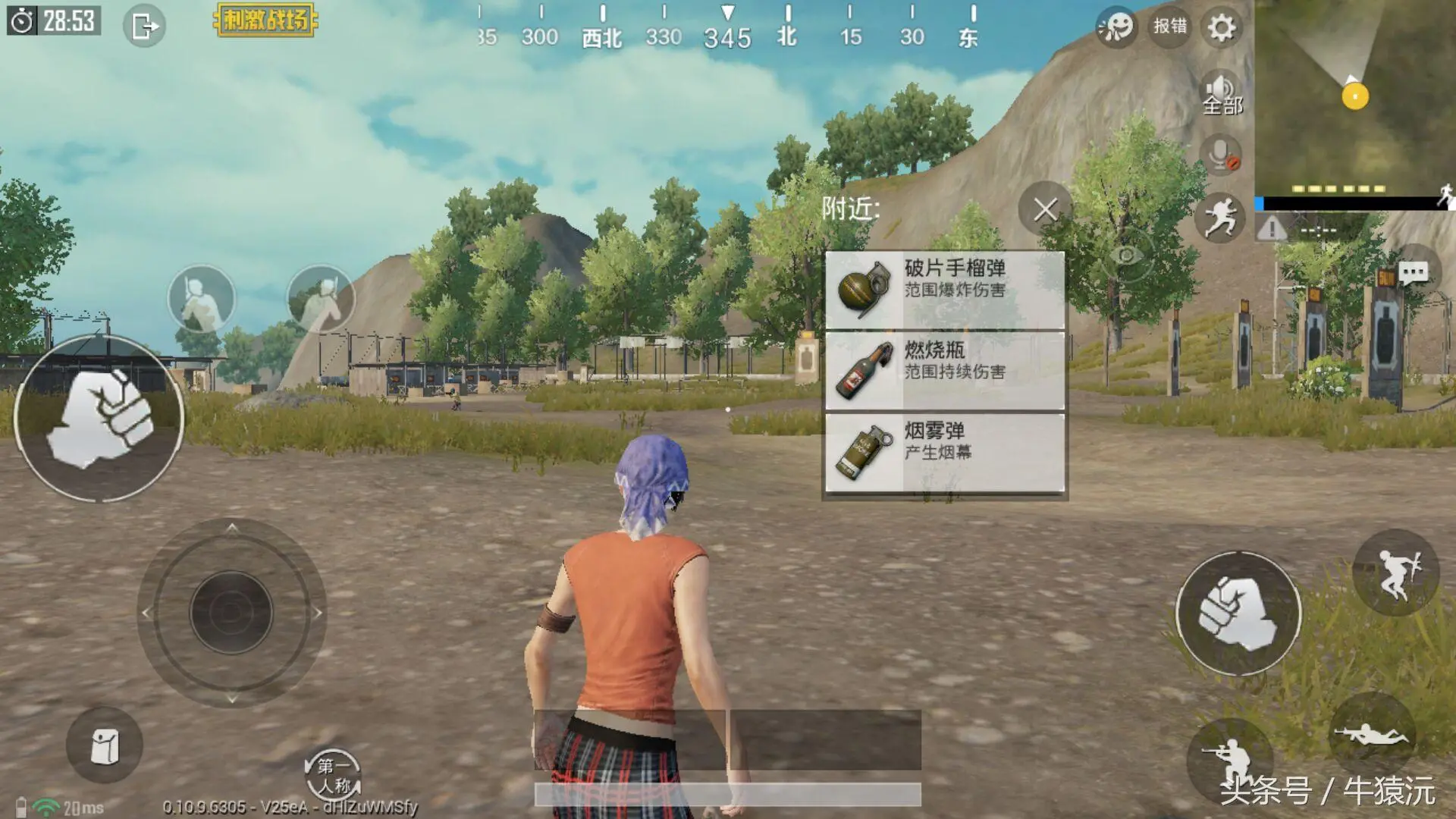This screenshot has height=819, width=1456.
Task: Close the 附近 nearby items panel
Action: tap(1044, 210)
